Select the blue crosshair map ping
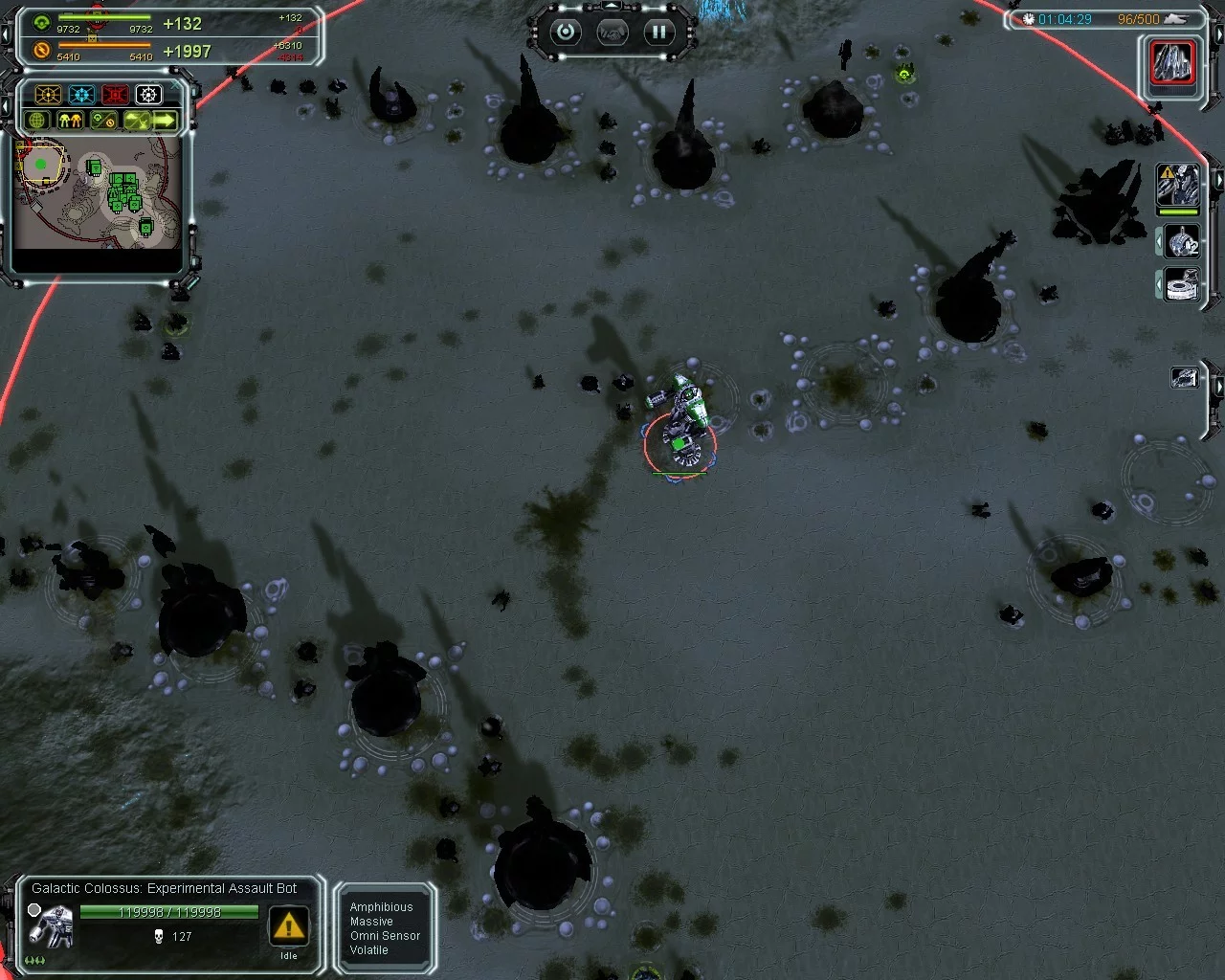This screenshot has height=980, width=1225. click(x=81, y=94)
